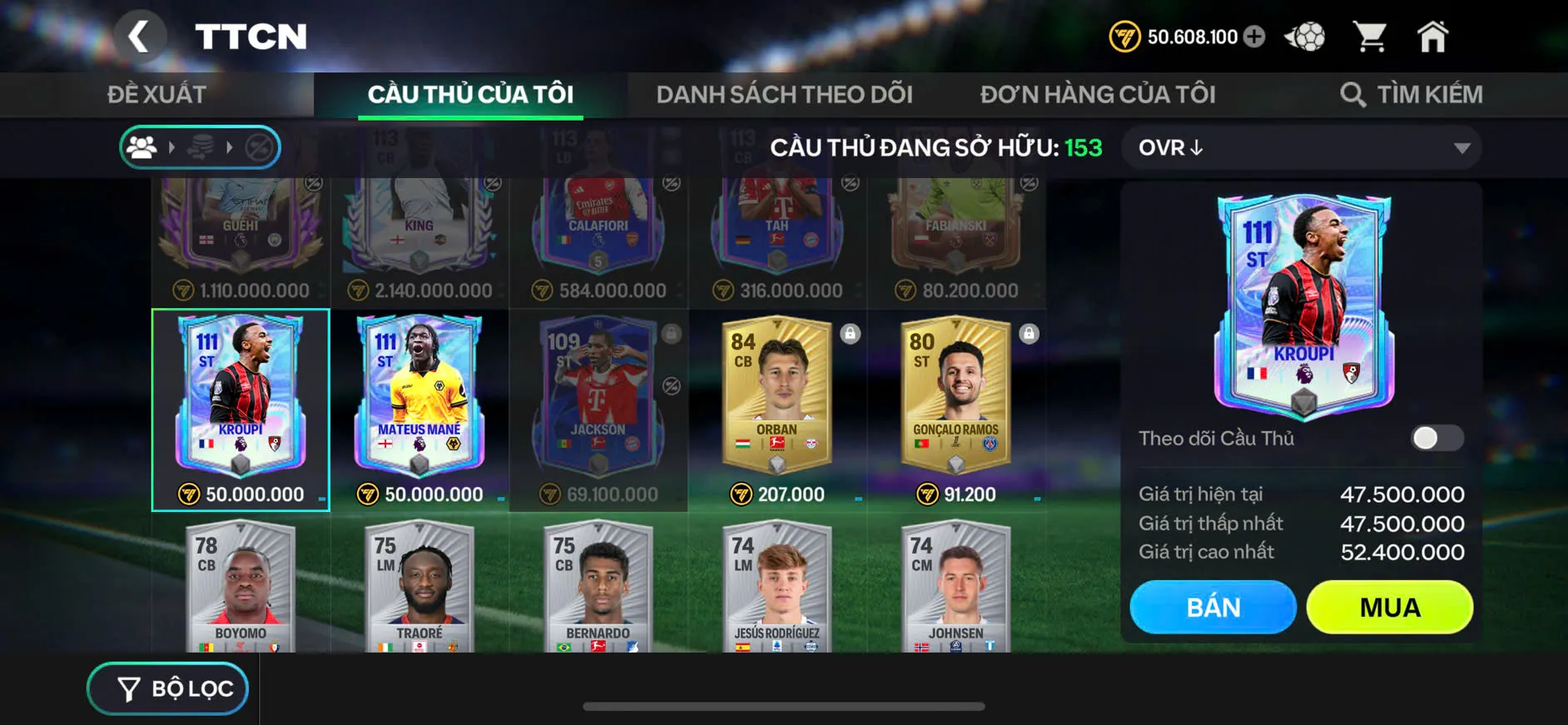
Task: Click the back arrow next to TTCN
Action: tap(141, 37)
